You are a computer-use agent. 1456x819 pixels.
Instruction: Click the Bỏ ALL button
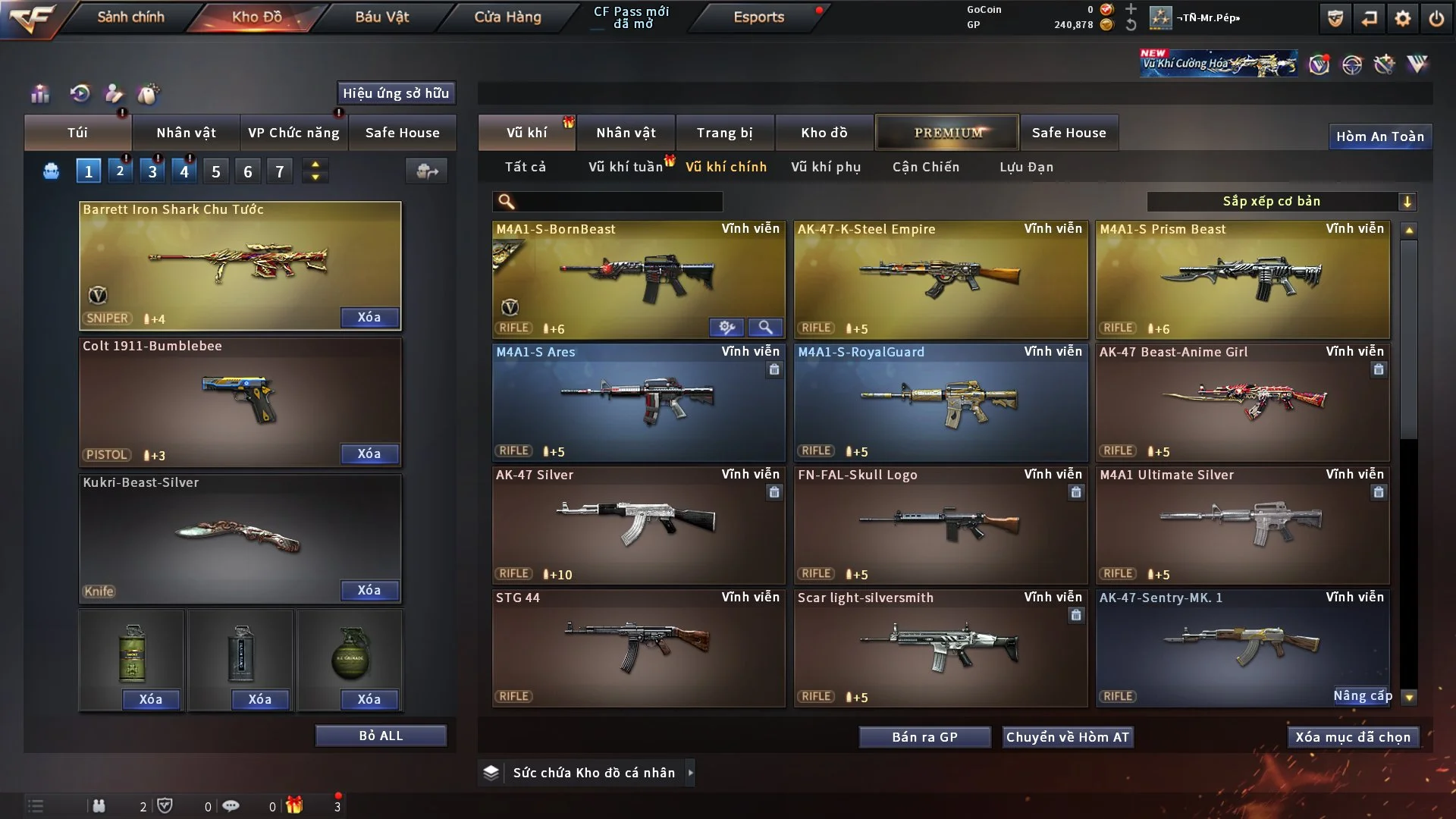(381, 736)
